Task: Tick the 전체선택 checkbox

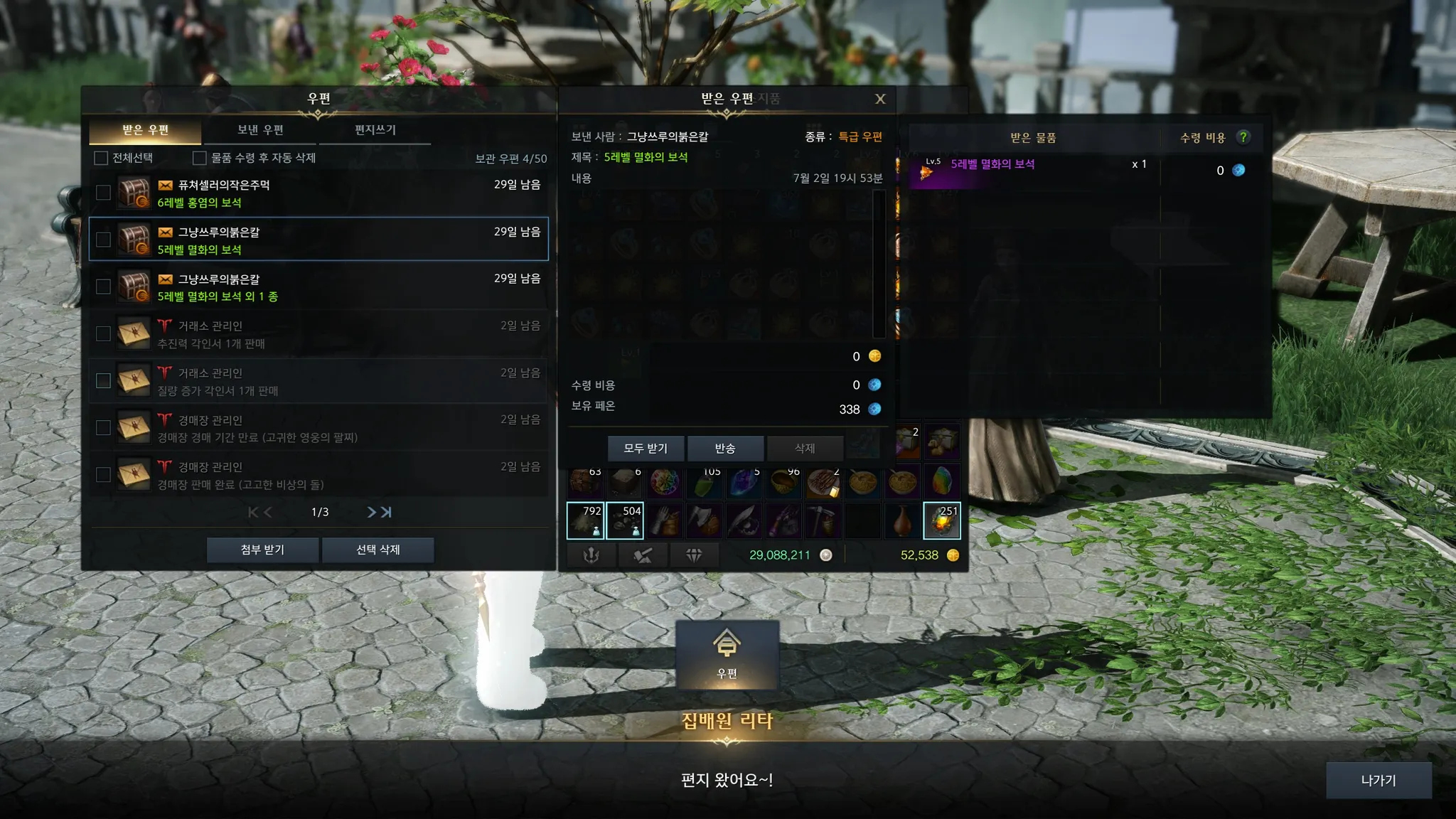Action: coord(101,158)
